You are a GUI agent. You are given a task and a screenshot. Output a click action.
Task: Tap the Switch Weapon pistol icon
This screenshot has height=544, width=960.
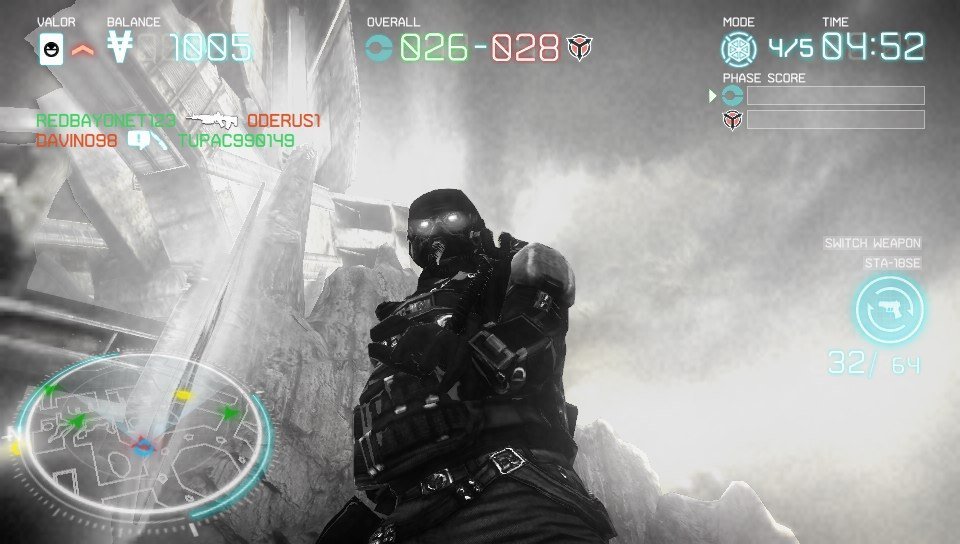(890, 310)
